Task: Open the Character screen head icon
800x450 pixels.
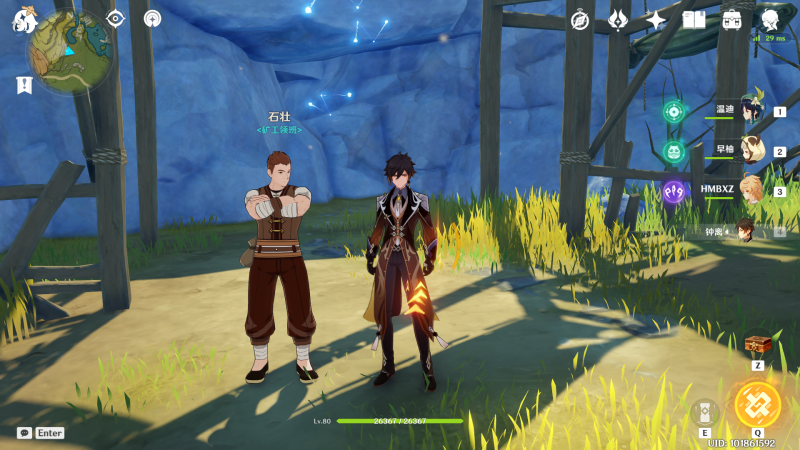Action: 770,19
